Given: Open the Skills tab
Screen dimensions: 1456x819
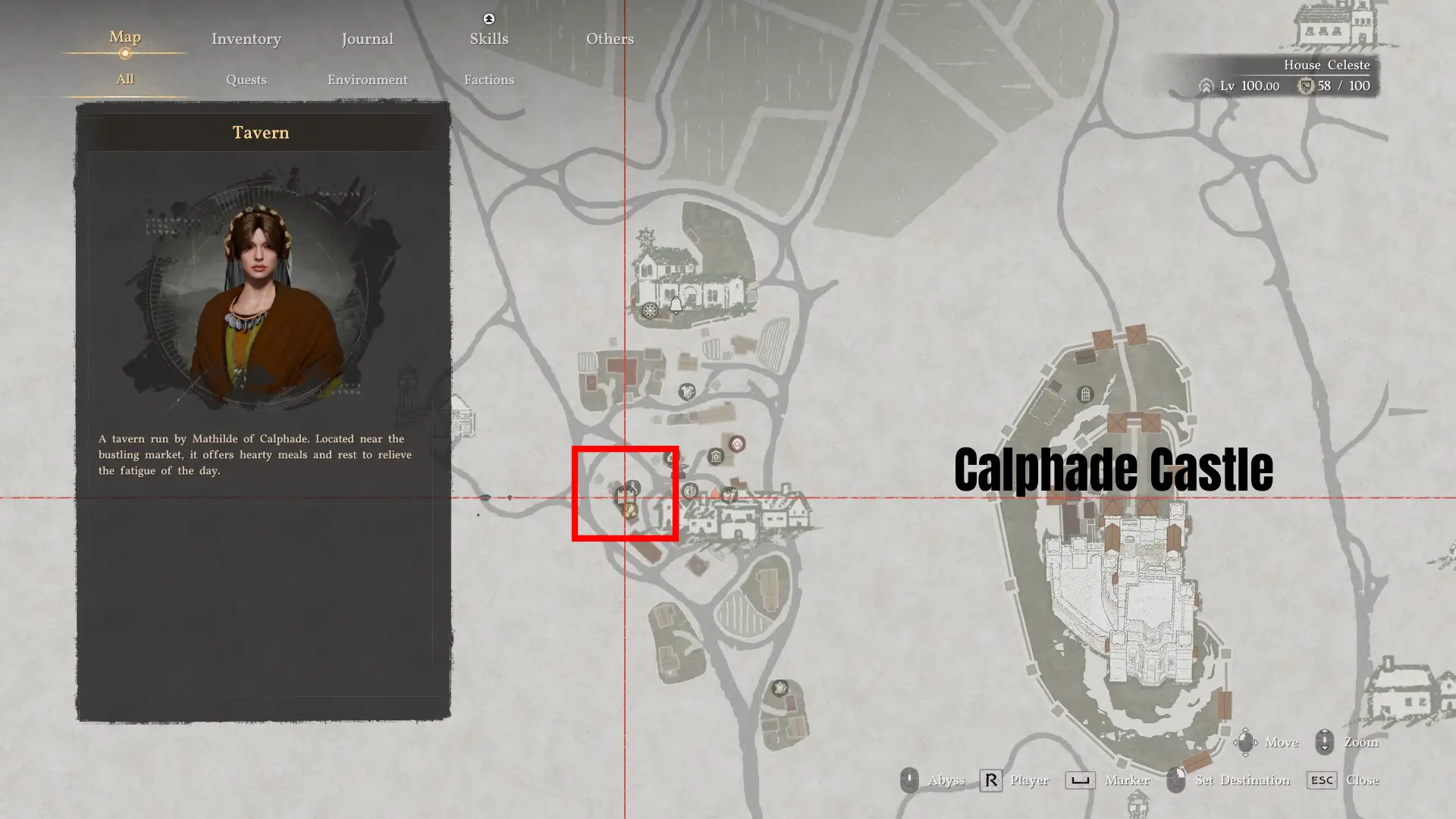Looking at the screenshot, I should coord(488,39).
